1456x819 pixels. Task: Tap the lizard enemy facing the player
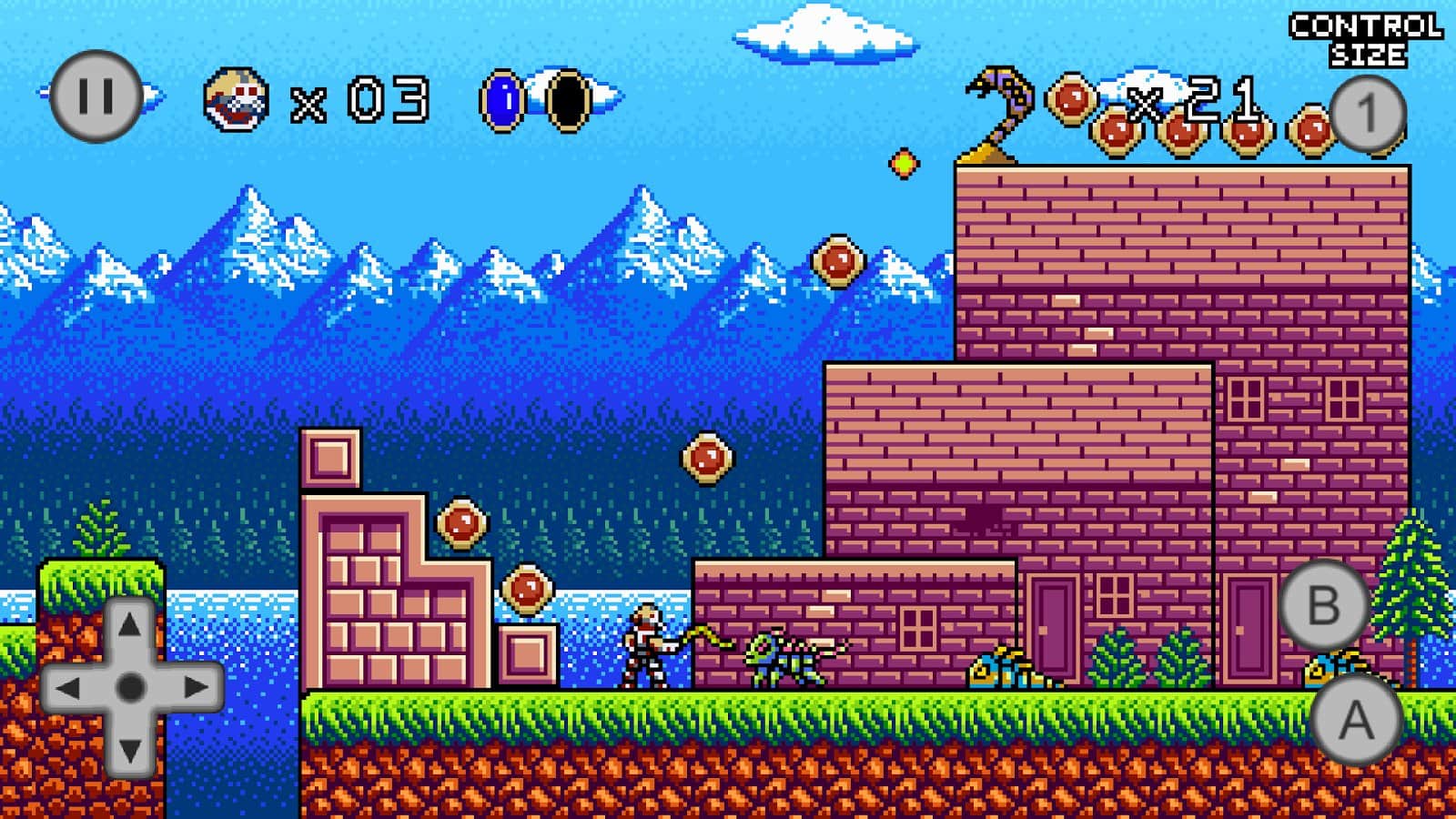783,660
